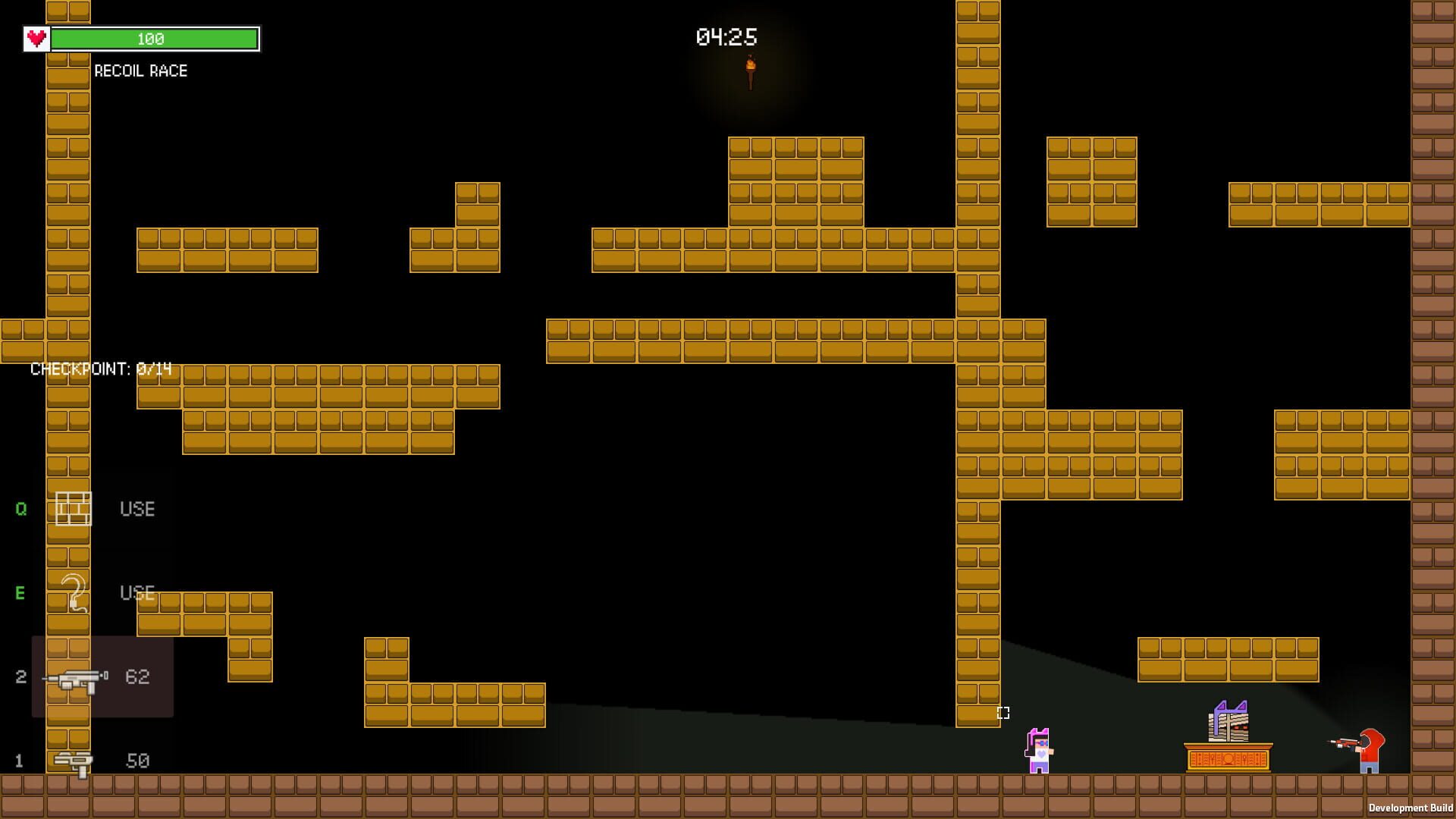This screenshot has height=819, width=1456.
Task: Toggle the USE action for the wall item
Action: click(x=136, y=509)
